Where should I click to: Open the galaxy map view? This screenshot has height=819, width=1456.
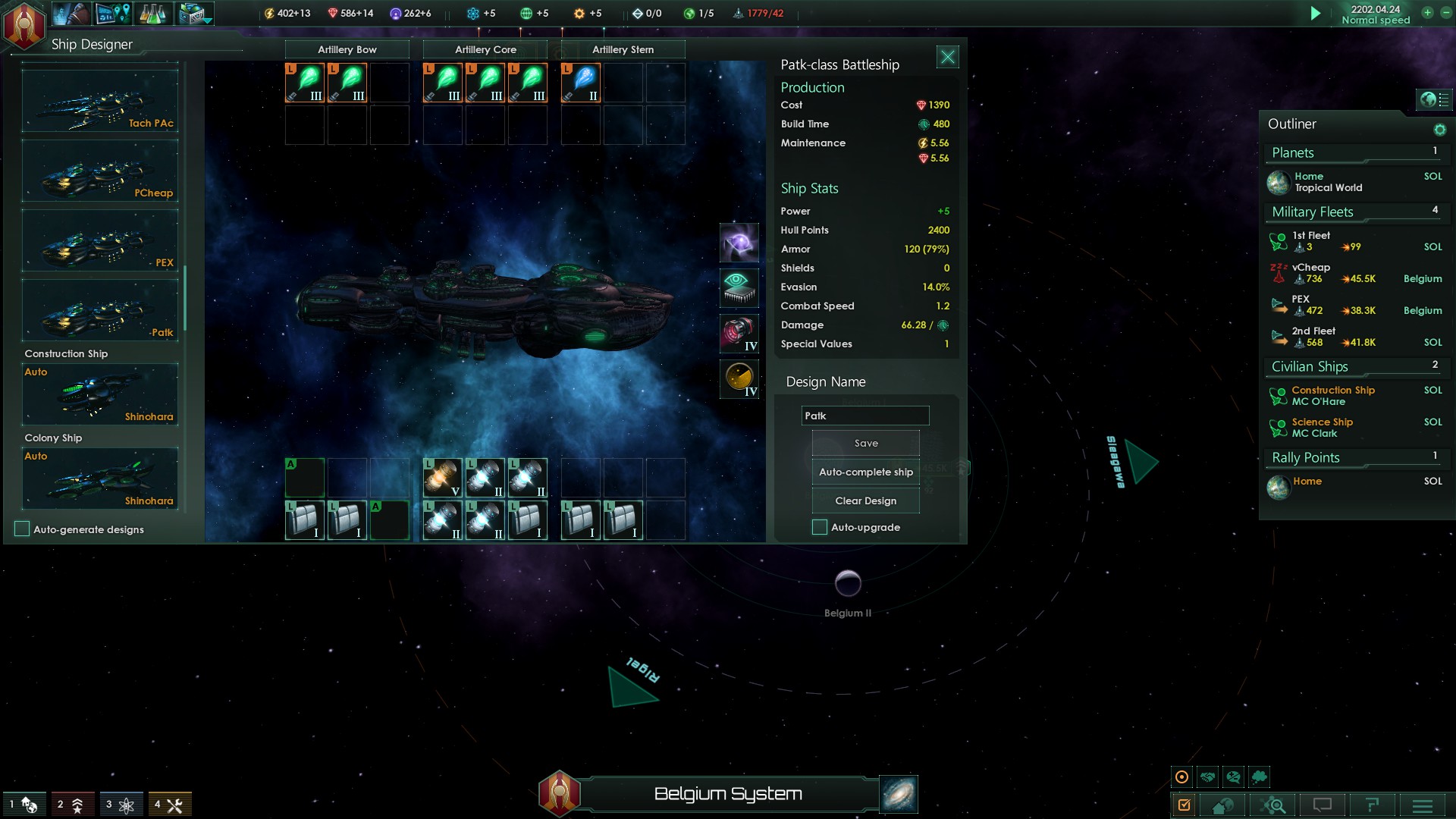899,794
